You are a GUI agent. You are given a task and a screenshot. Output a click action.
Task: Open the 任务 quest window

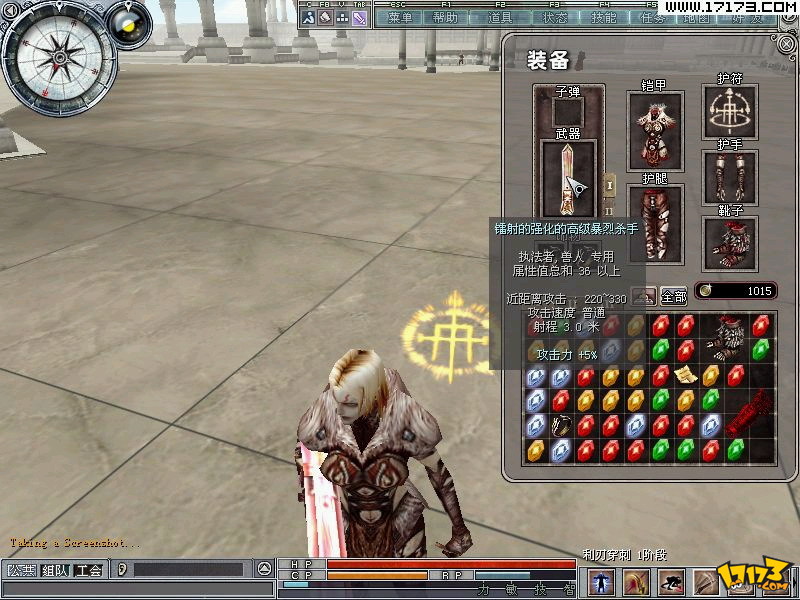(651, 18)
